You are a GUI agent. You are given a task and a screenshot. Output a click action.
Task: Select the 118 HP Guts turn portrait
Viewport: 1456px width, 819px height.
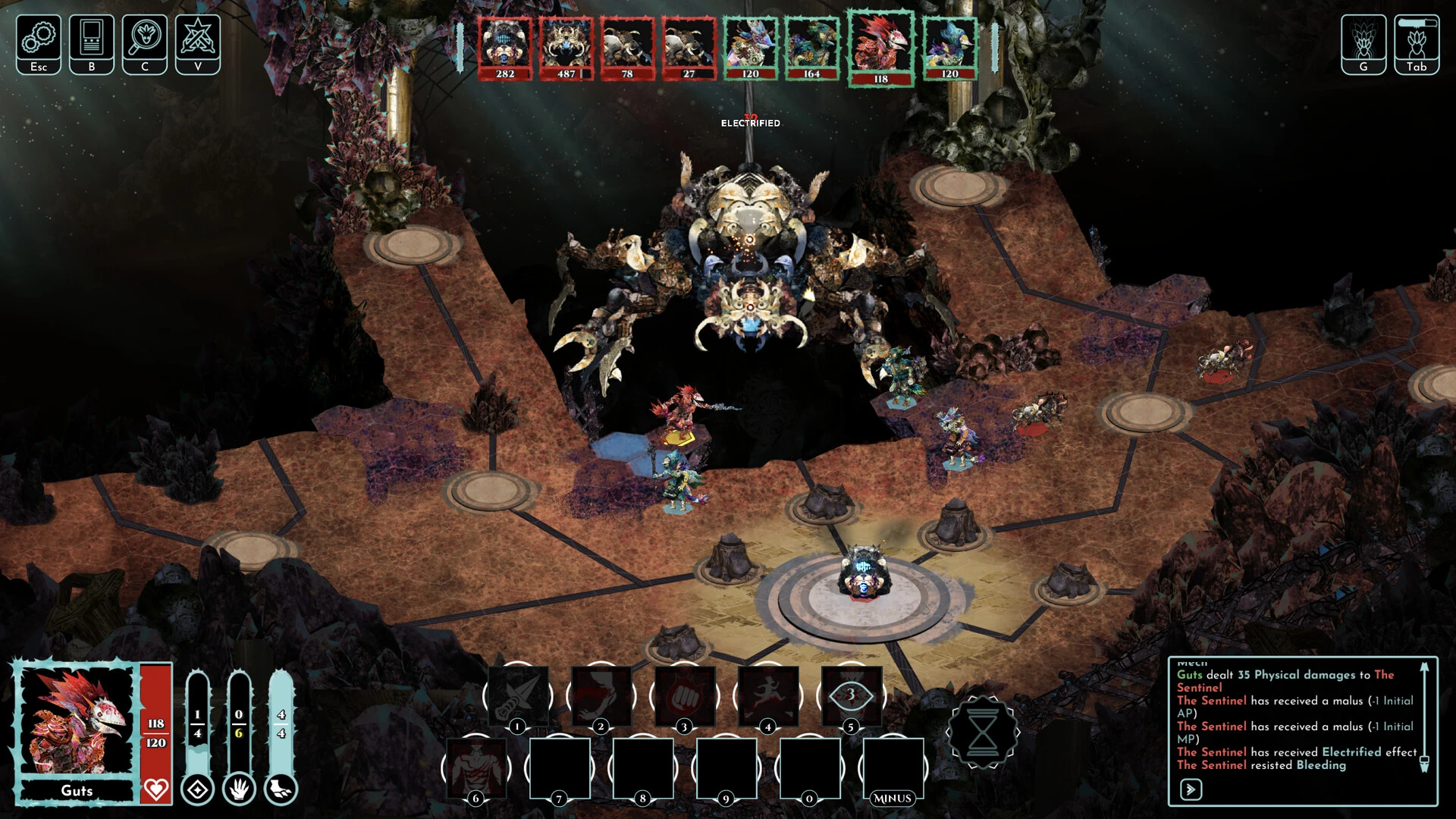[x=880, y=49]
